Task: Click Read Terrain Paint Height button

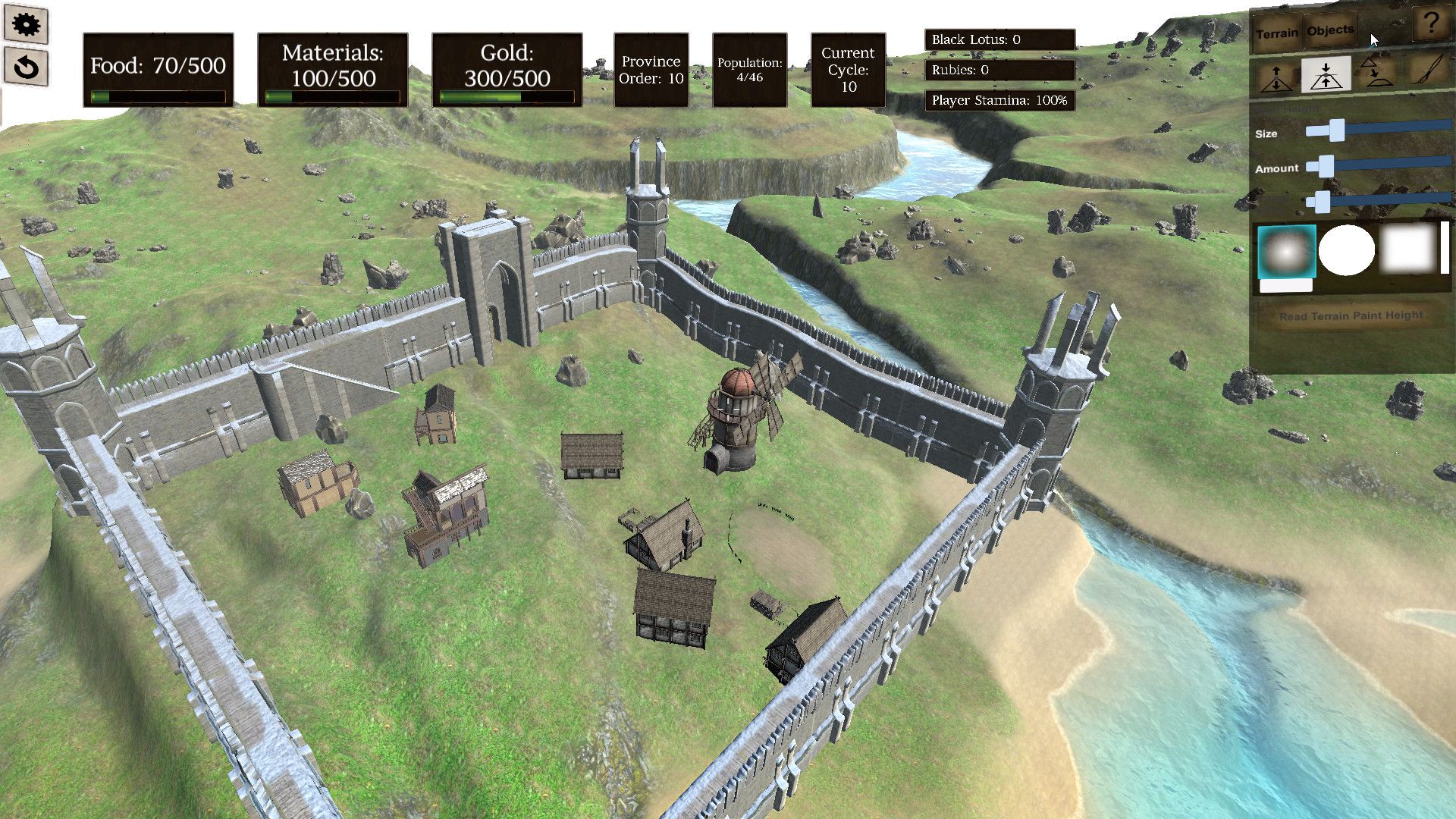Action: click(x=1351, y=315)
